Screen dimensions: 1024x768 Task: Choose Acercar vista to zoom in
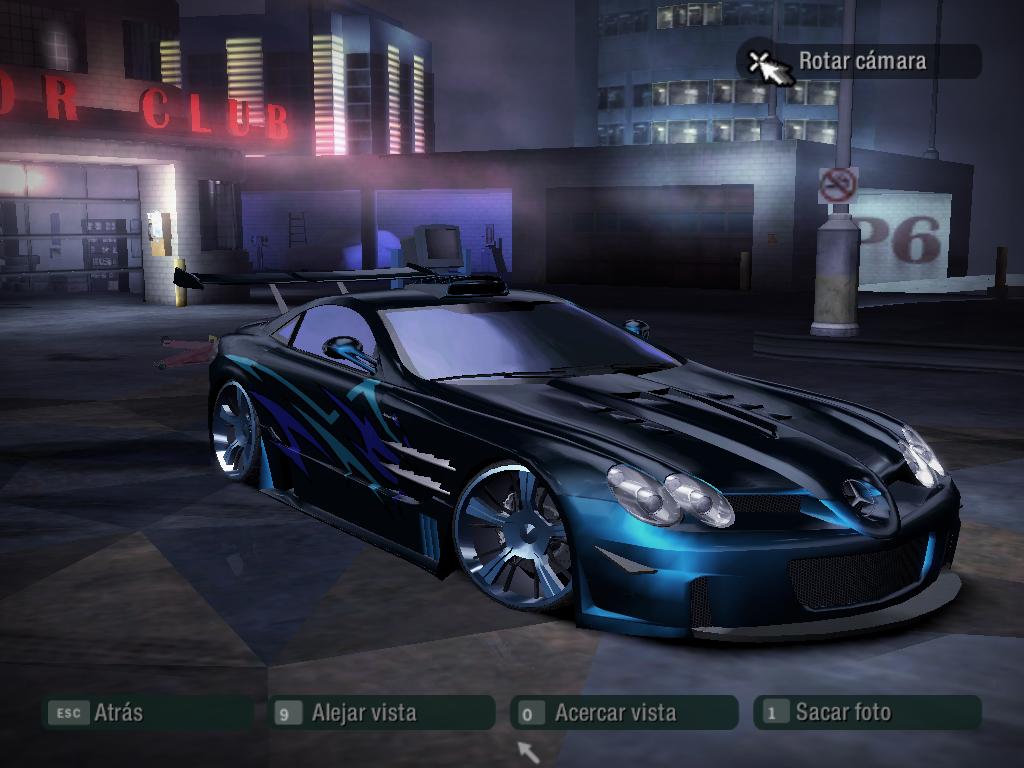(624, 713)
